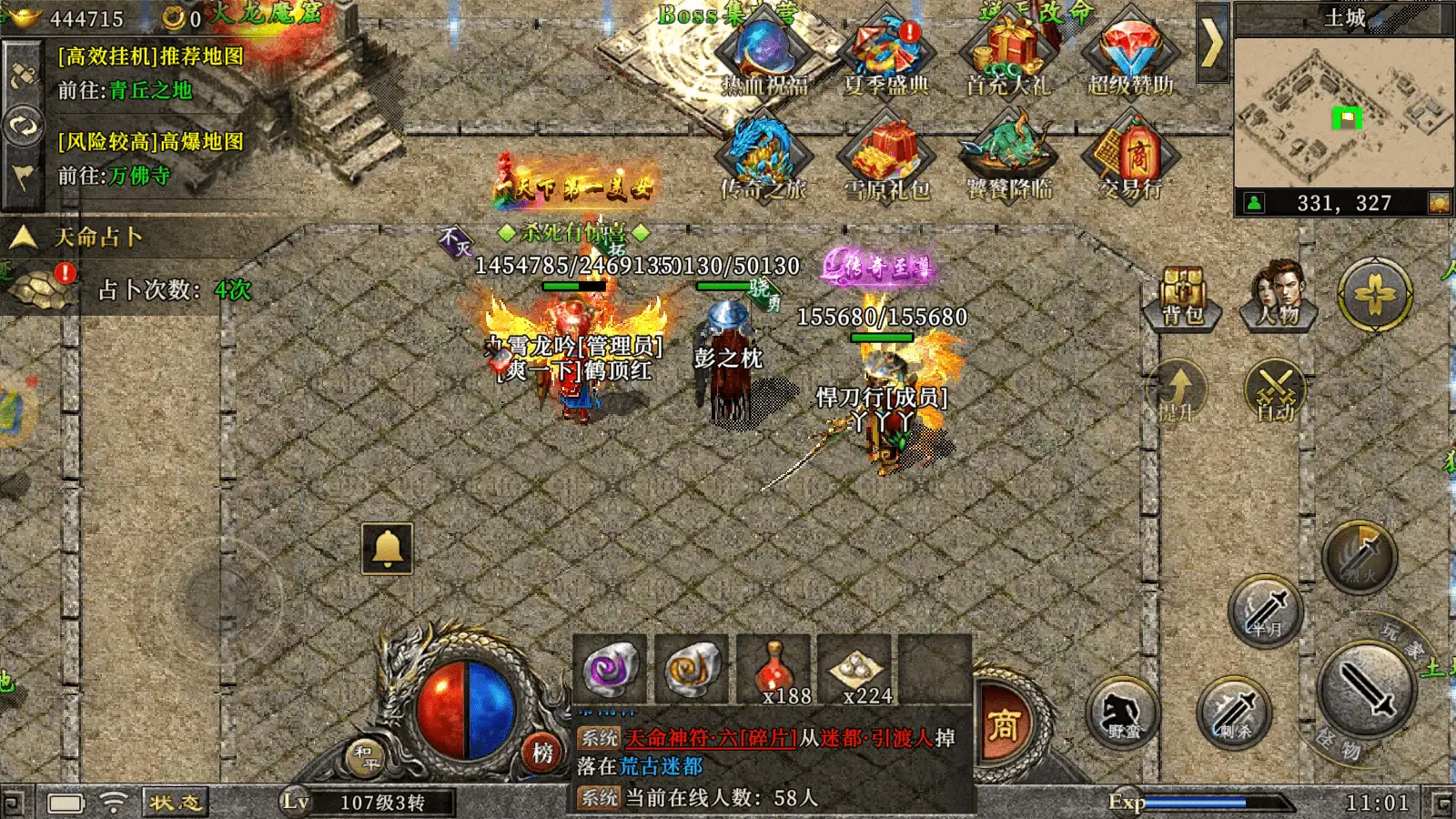Screen dimensions: 1456x819
Task: Click the yellow bell notification button
Action: (388, 548)
